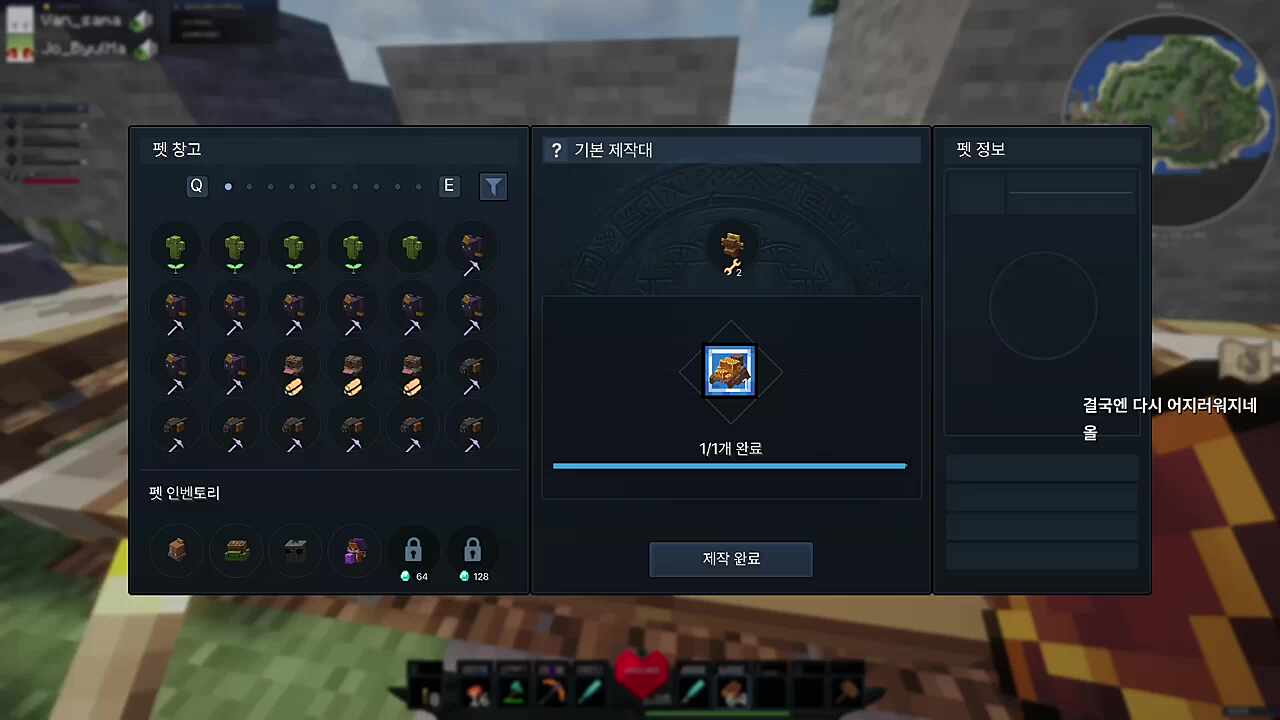Unlock the 64-gem locked pet slot
1280x720 pixels.
click(413, 550)
